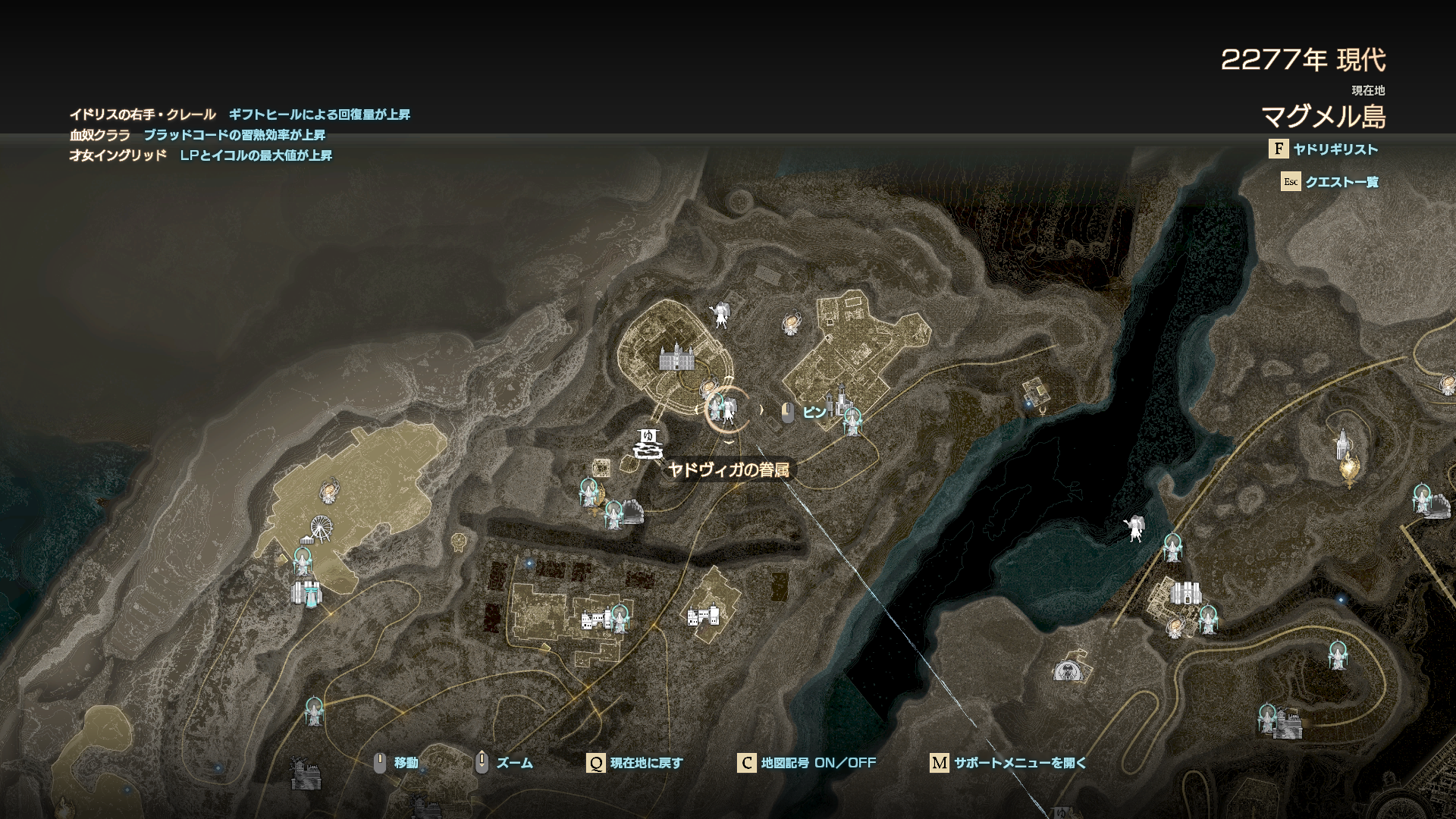Select the hot spring marker ヤドヴィガの眷属
Image resolution: width=1456 pixels, height=819 pixels.
coord(648,443)
